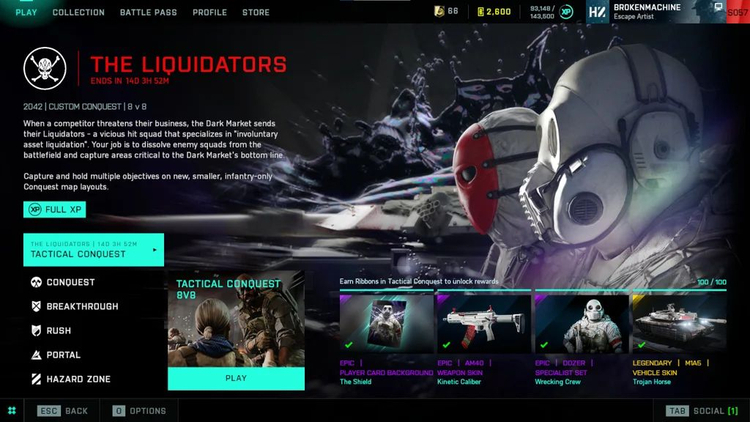
Task: Choose the Conquest game mode
Action: (x=70, y=282)
